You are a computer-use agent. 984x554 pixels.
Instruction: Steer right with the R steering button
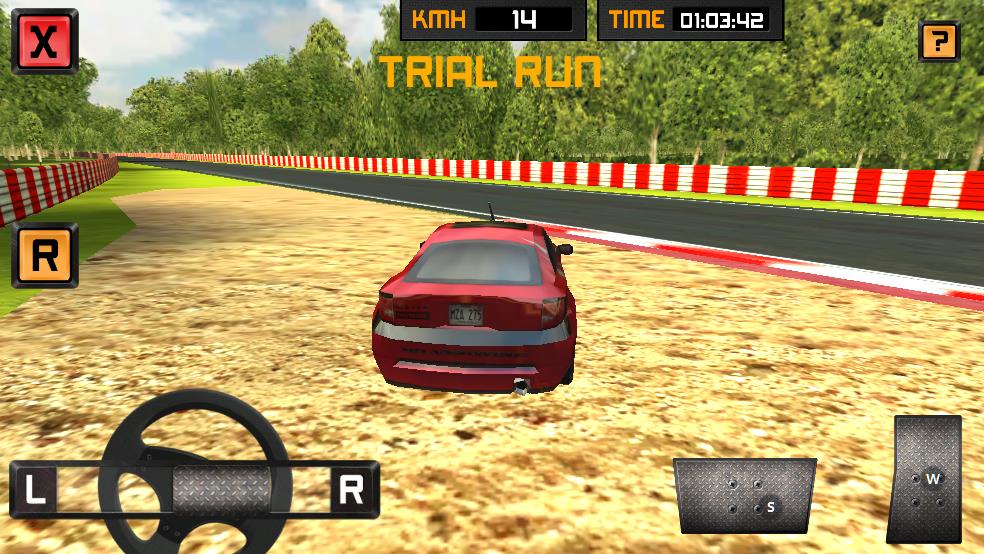(352, 489)
